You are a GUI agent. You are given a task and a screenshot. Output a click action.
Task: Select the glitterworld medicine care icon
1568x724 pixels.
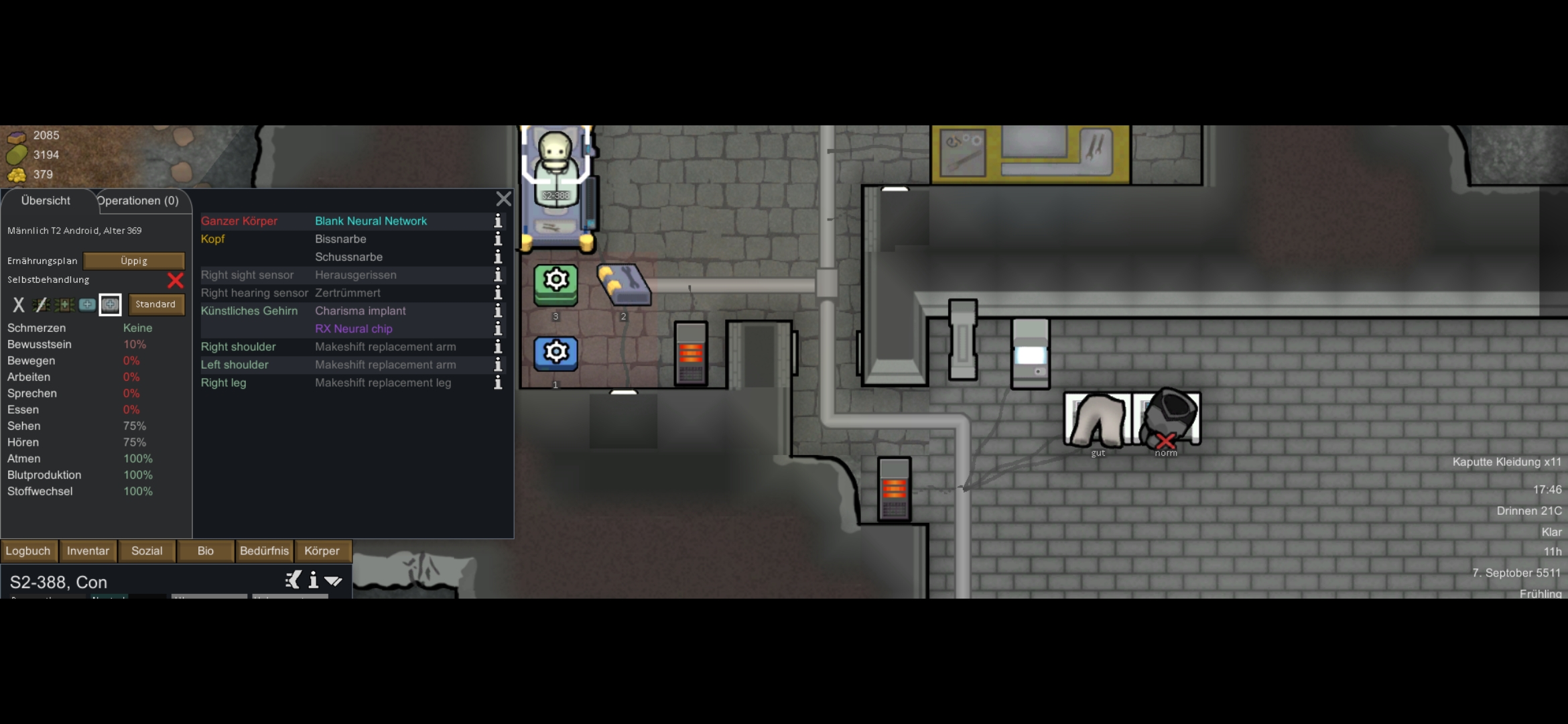pos(111,305)
